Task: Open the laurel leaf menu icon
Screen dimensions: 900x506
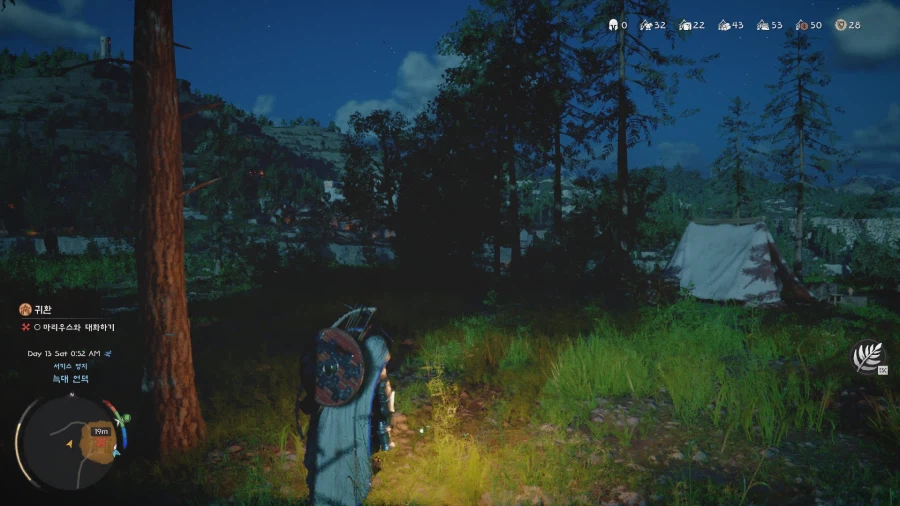Action: point(867,357)
